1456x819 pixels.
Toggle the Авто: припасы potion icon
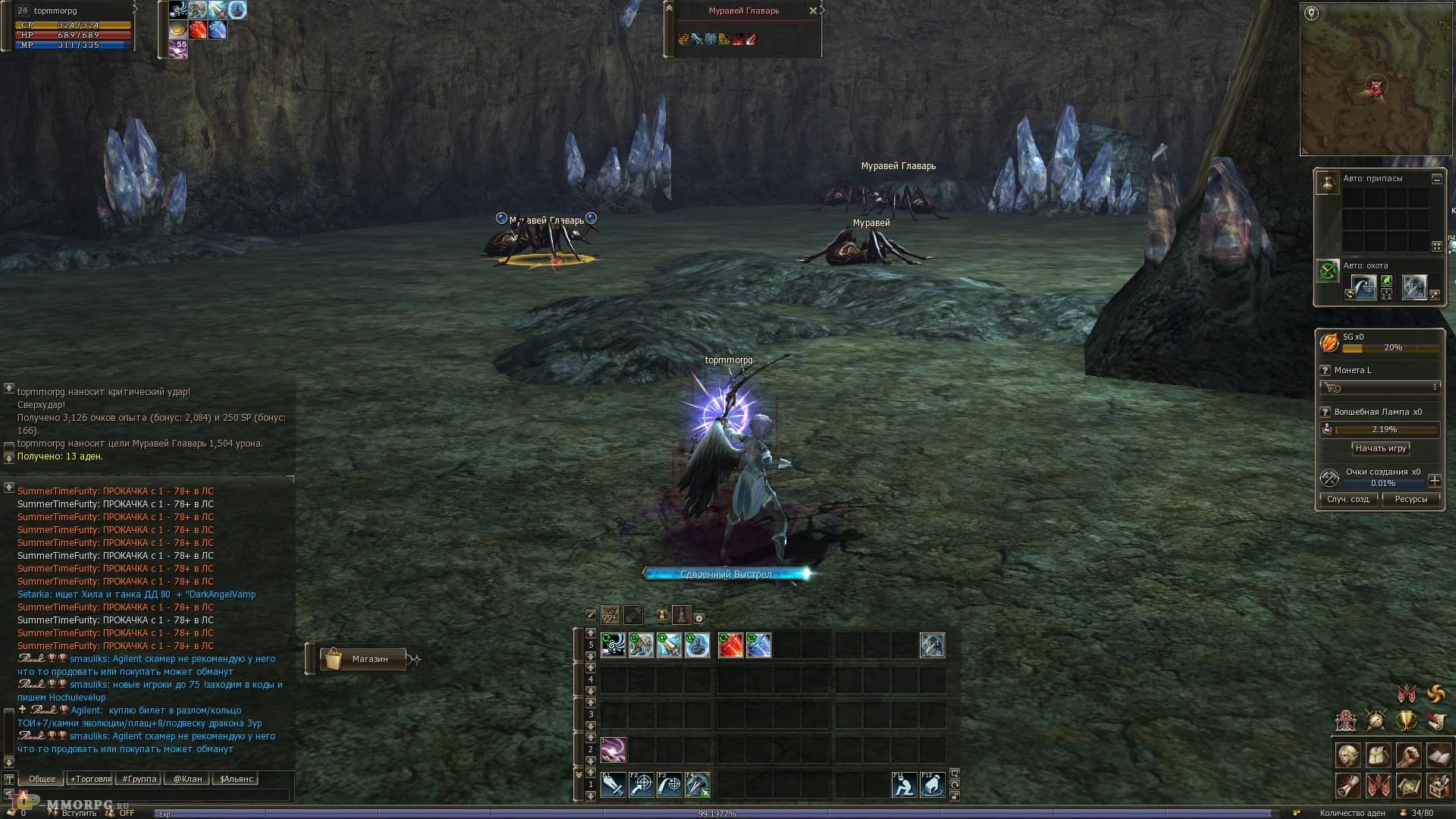[x=1329, y=184]
